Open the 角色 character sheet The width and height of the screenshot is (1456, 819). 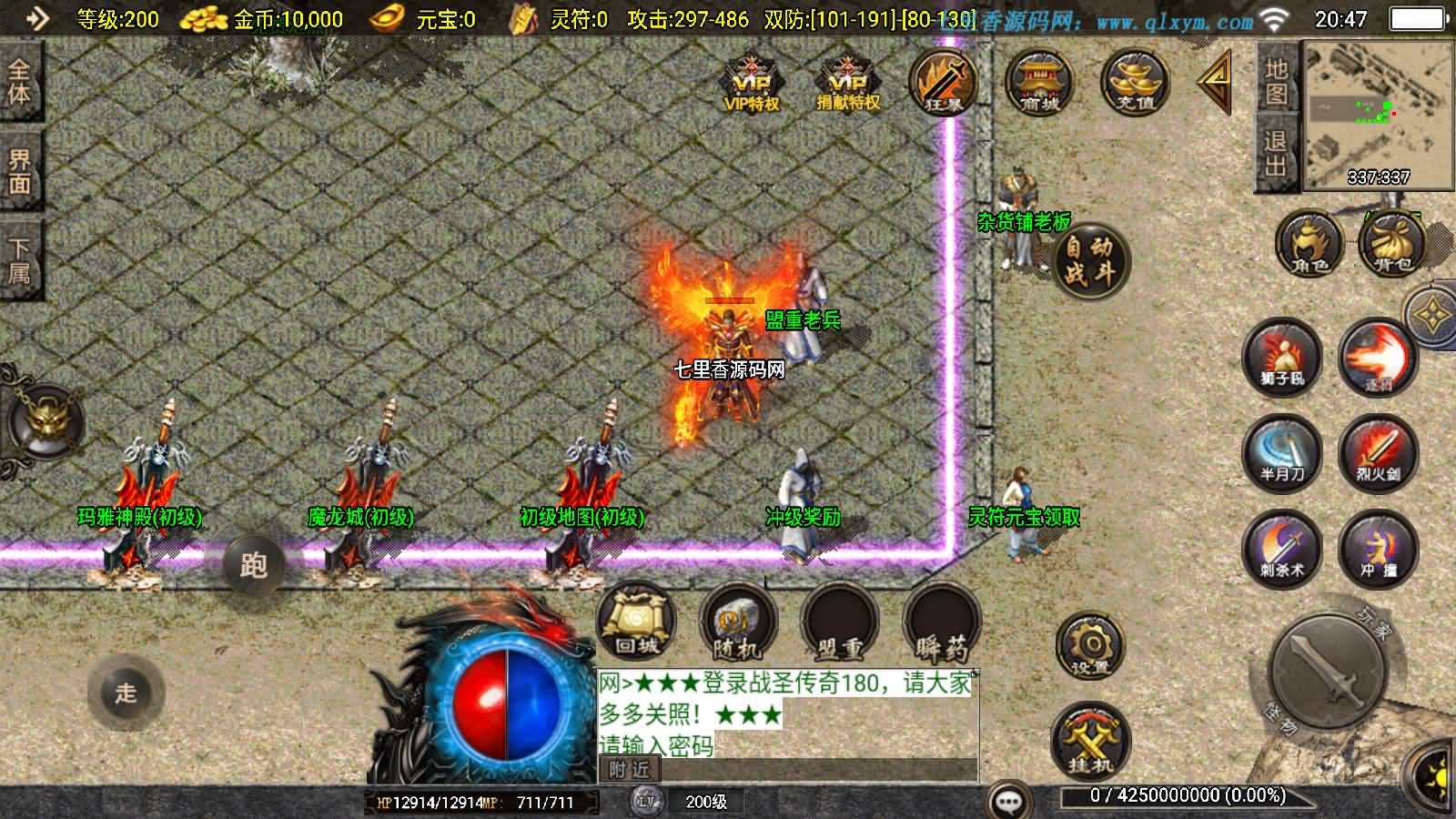tap(1309, 244)
